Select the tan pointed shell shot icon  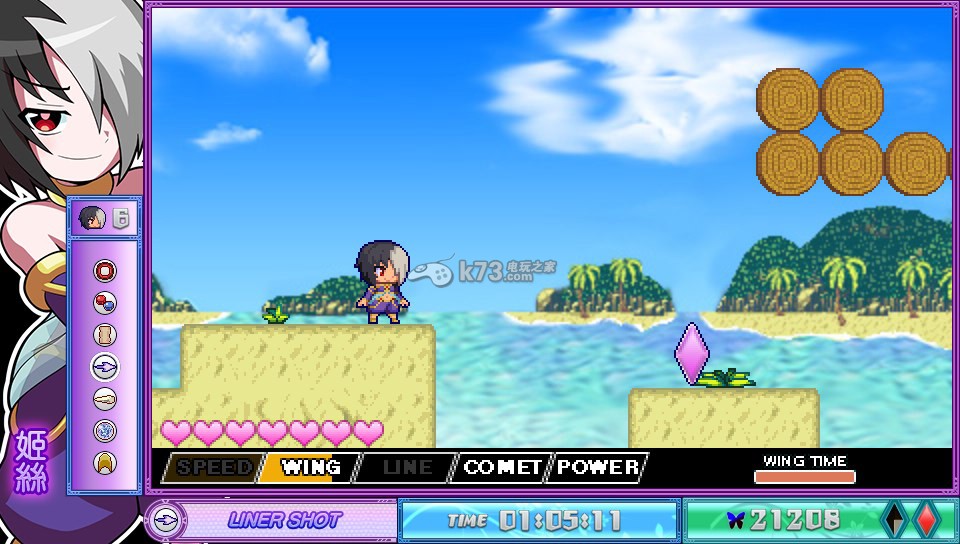pyautogui.click(x=105, y=399)
